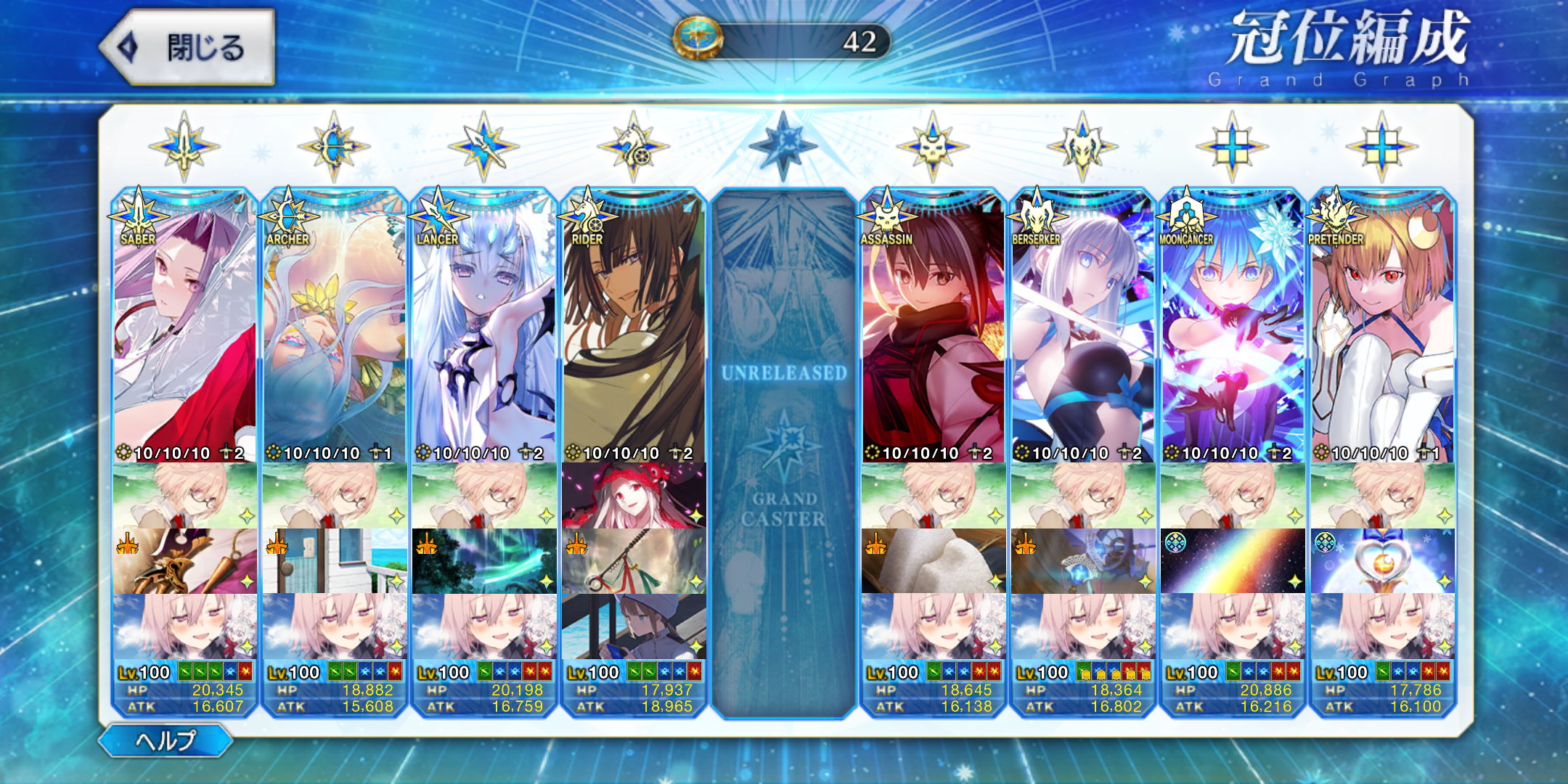The height and width of the screenshot is (784, 1568).
Task: Open the aurora forest craft essence on Lancer
Action: coord(483,560)
